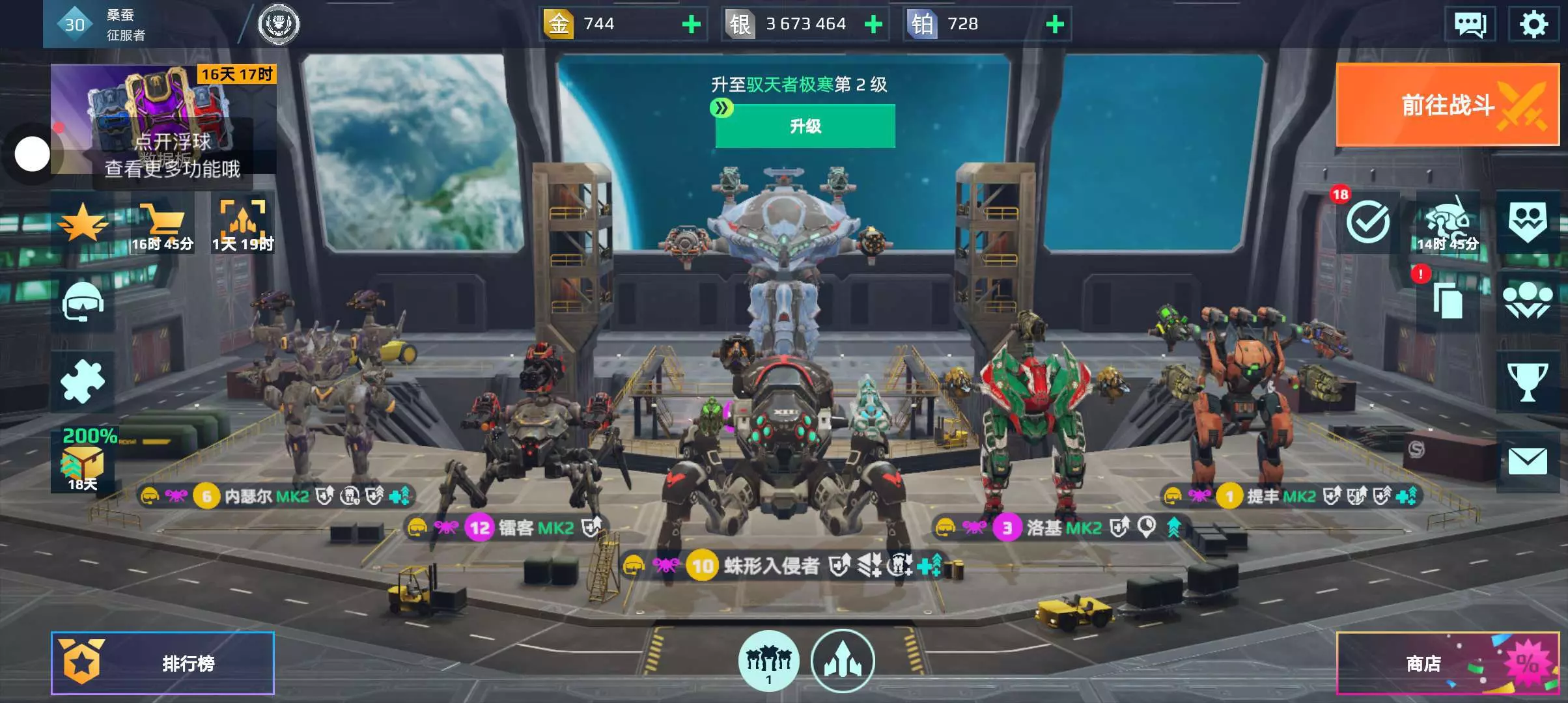Add more silver with the plus button

[873, 25]
